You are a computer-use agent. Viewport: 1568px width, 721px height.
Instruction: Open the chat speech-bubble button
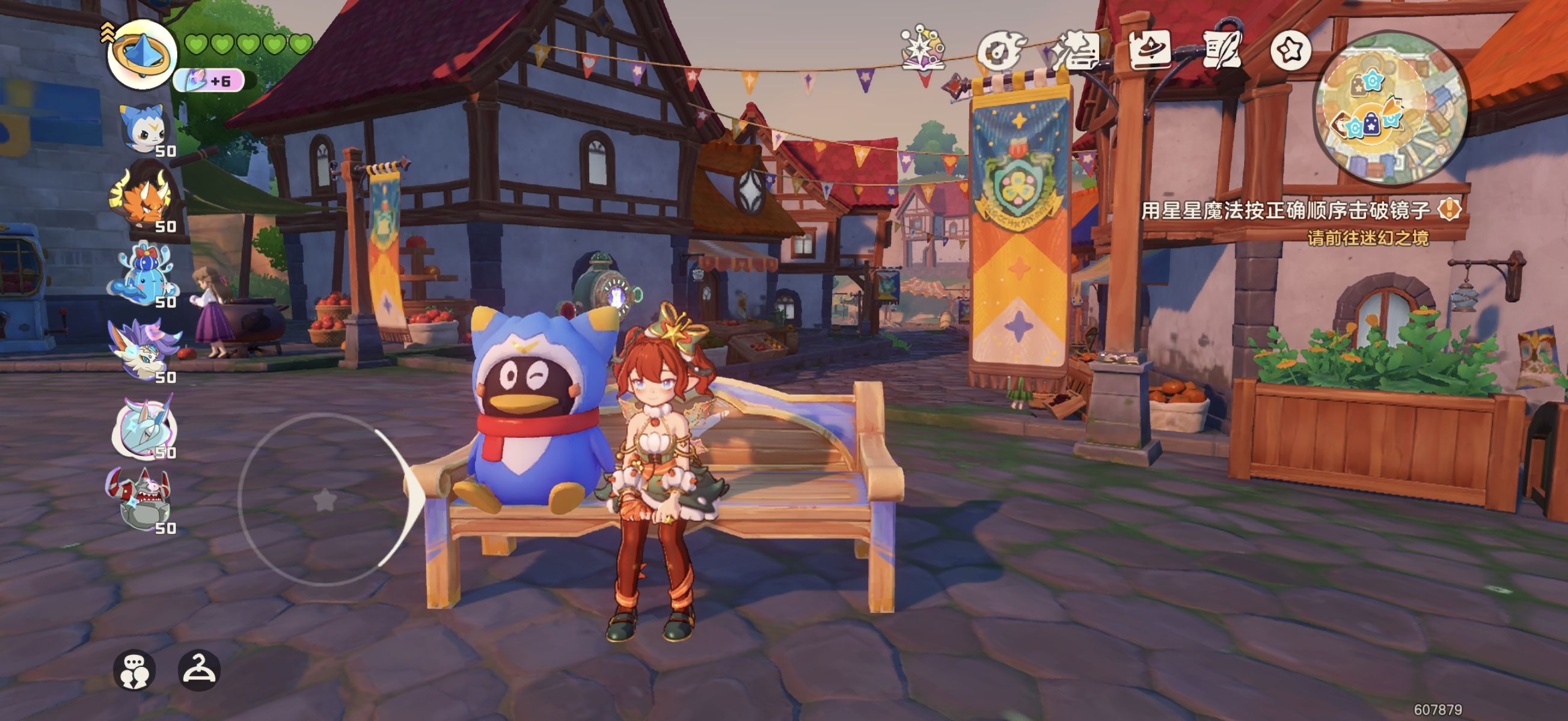click(x=134, y=671)
